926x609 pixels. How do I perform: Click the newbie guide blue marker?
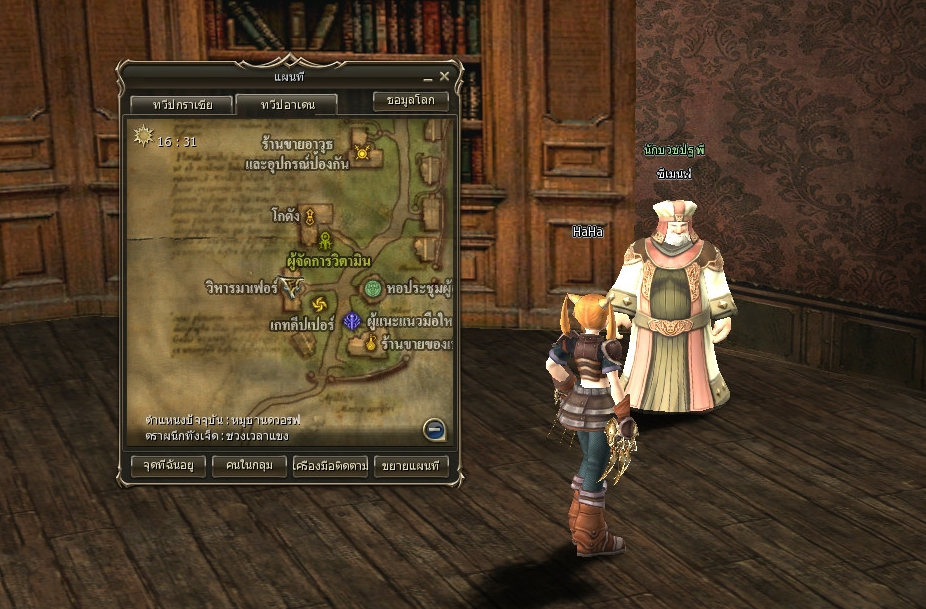point(353,321)
